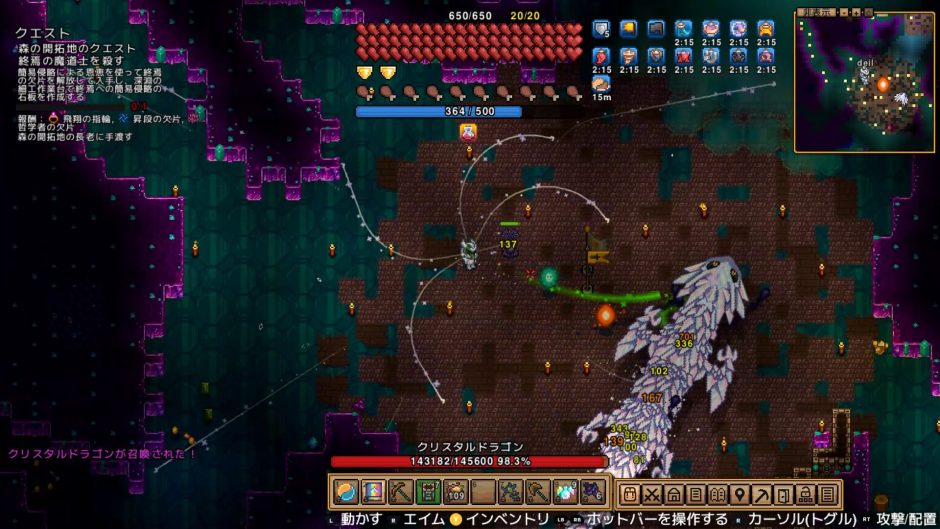Open the backpack inventory button

tap(630, 494)
